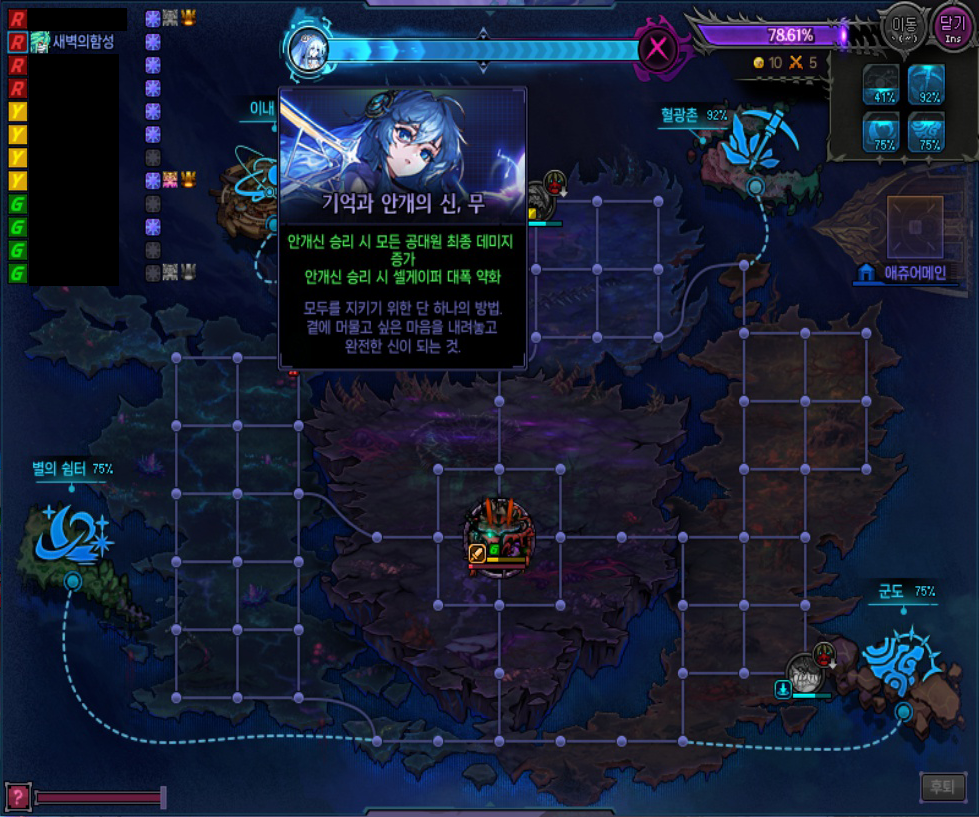This screenshot has height=817, width=979.
Task: Select the 92% pickaxe area status icon
Action: tap(927, 85)
